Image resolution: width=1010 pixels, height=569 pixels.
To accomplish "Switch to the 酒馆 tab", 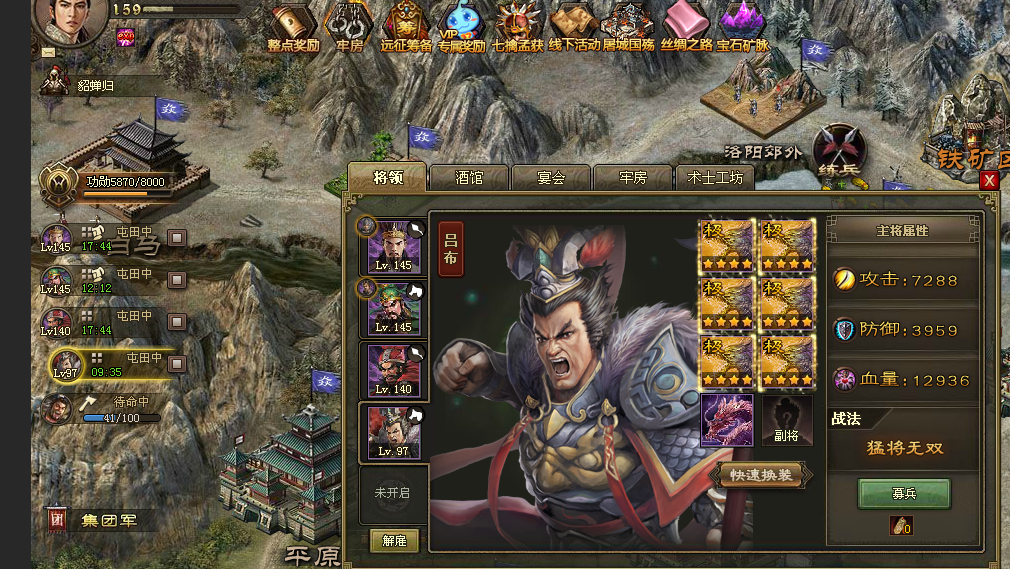I will coord(469,178).
